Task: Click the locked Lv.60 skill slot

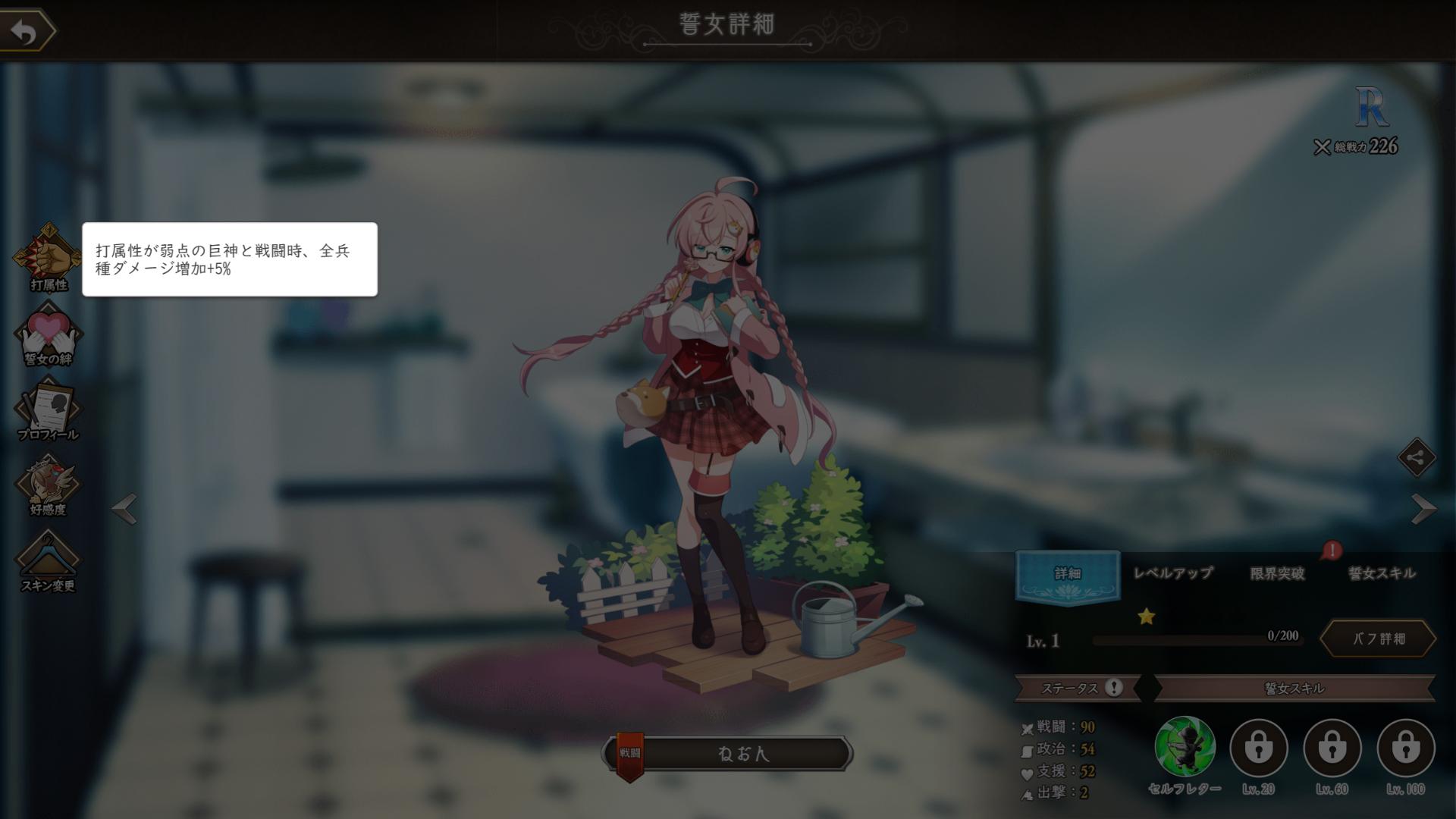Action: coord(1332,748)
